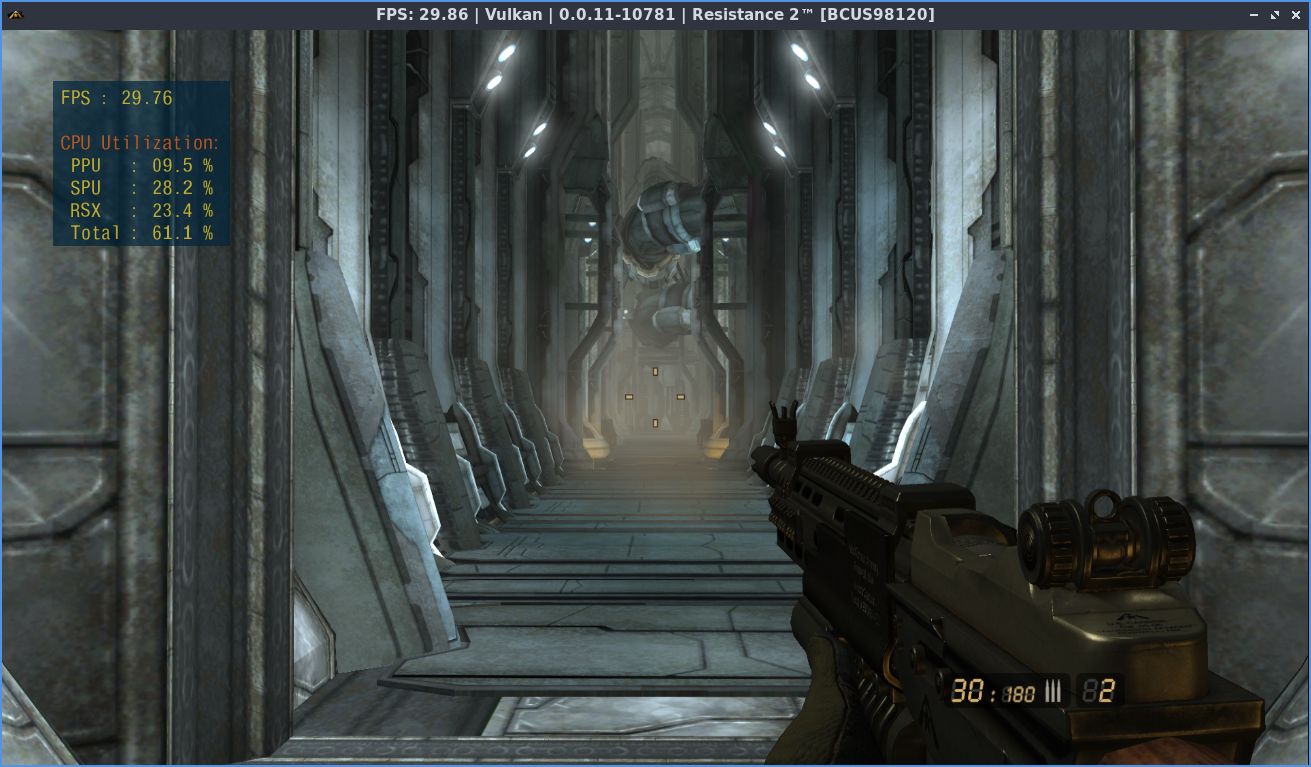
Task: Click the RPCS3 logo icon in the title bar
Action: click(x=15, y=14)
